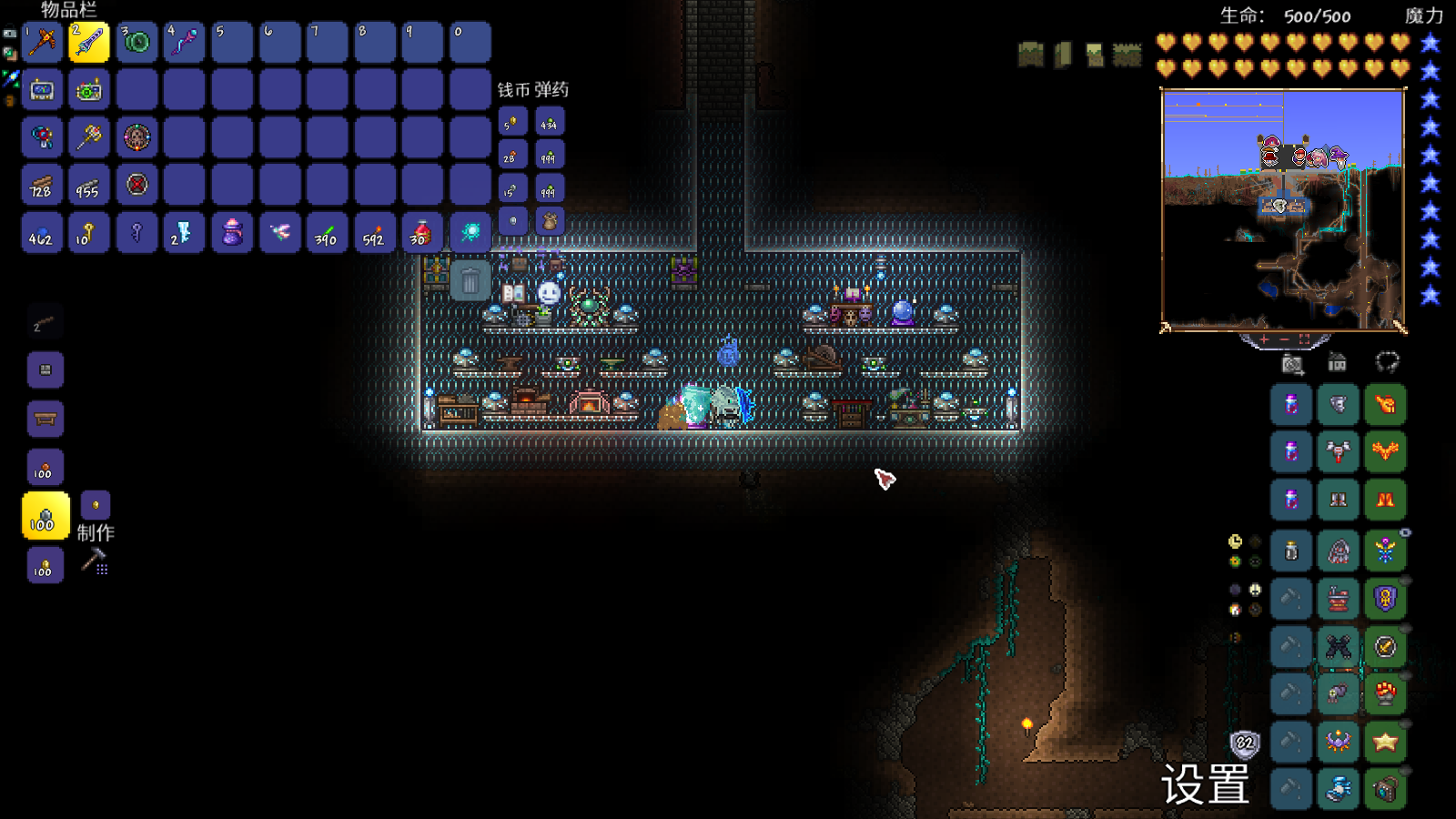
Task: Open the crafting window hammer icon
Action: click(95, 561)
